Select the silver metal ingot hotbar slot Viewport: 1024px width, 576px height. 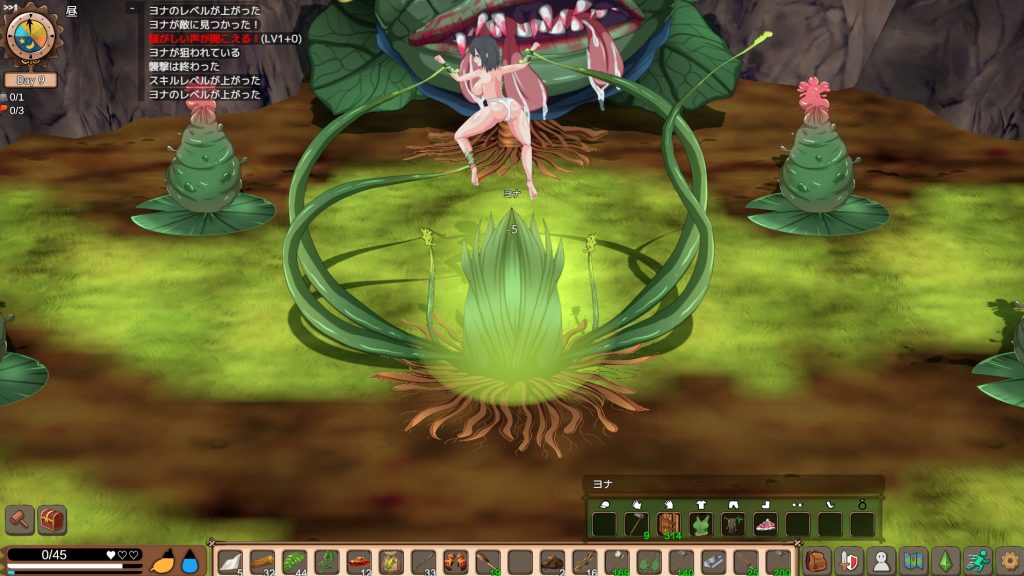[x=713, y=562]
